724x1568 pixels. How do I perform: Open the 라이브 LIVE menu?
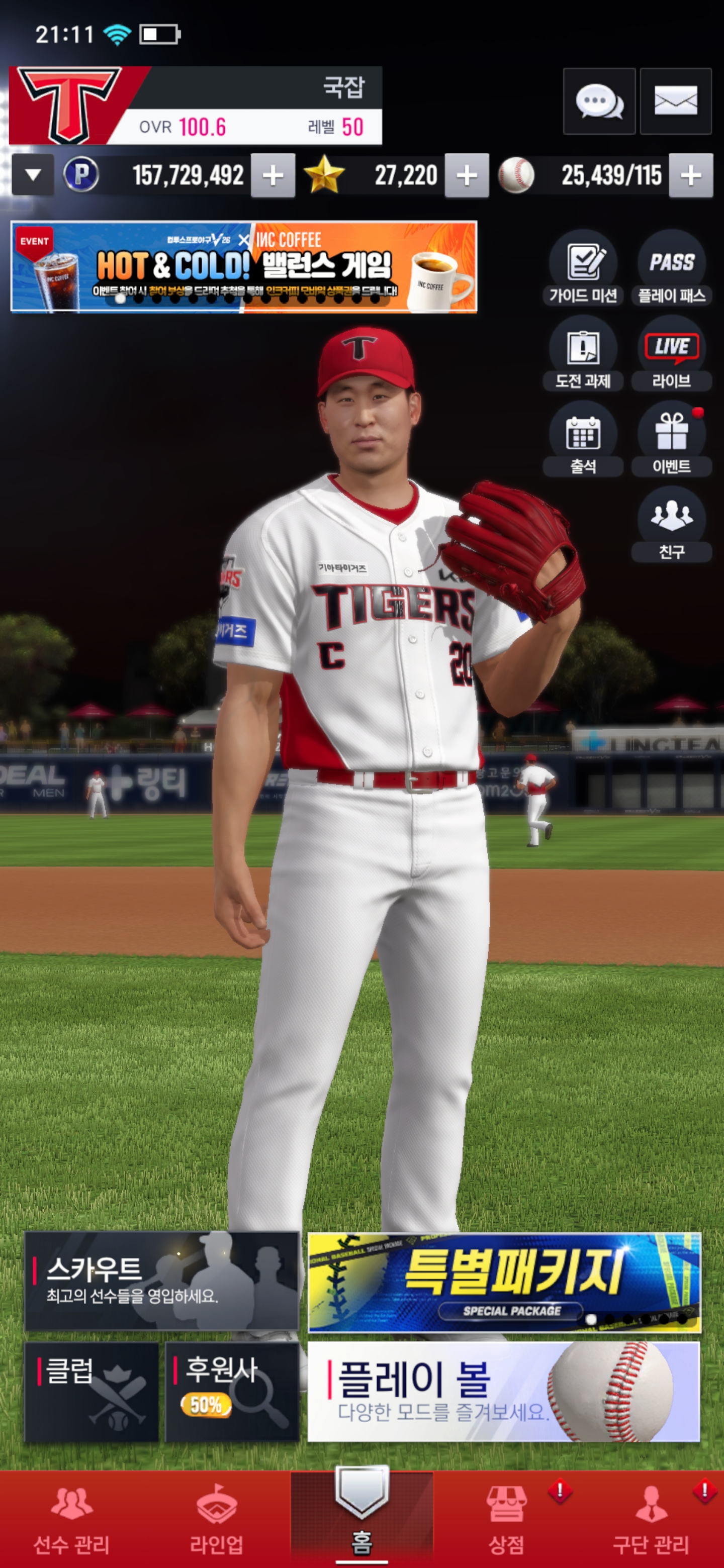pos(671,353)
